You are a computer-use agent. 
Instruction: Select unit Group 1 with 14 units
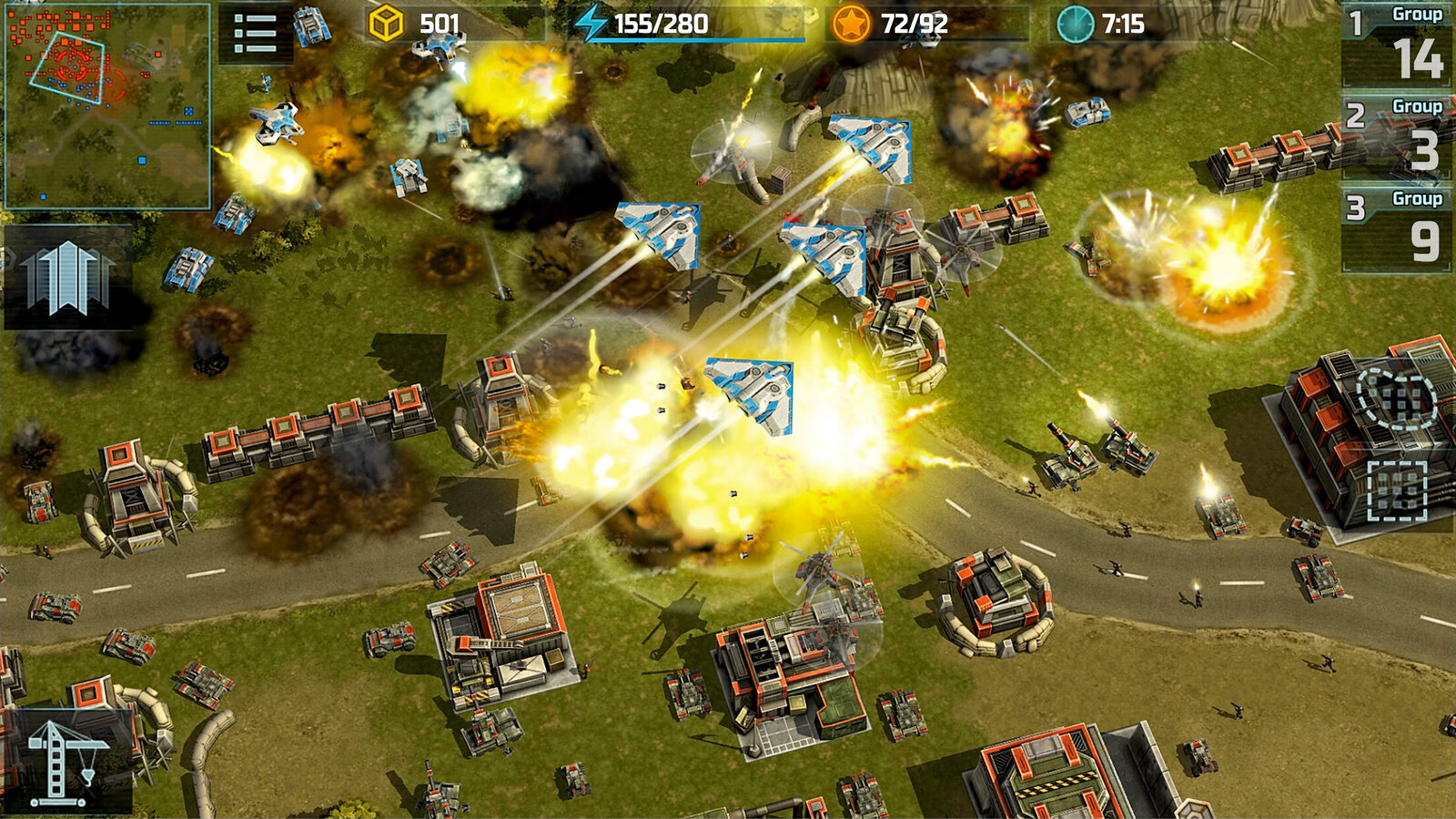[1398, 45]
